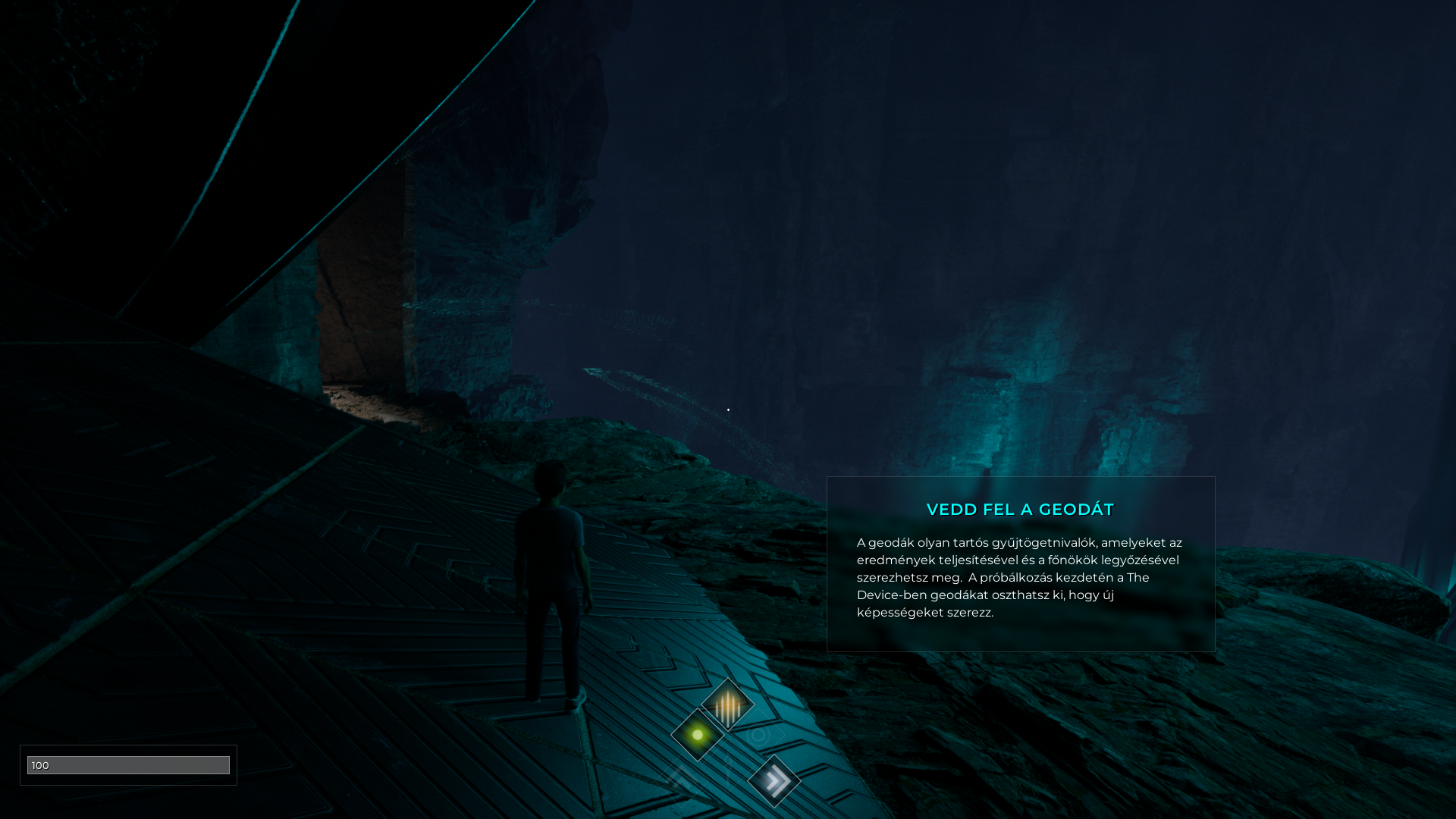Viewport: 1456px width, 819px height.
Task: Select the glowing green orb ability
Action: pyautogui.click(x=698, y=735)
